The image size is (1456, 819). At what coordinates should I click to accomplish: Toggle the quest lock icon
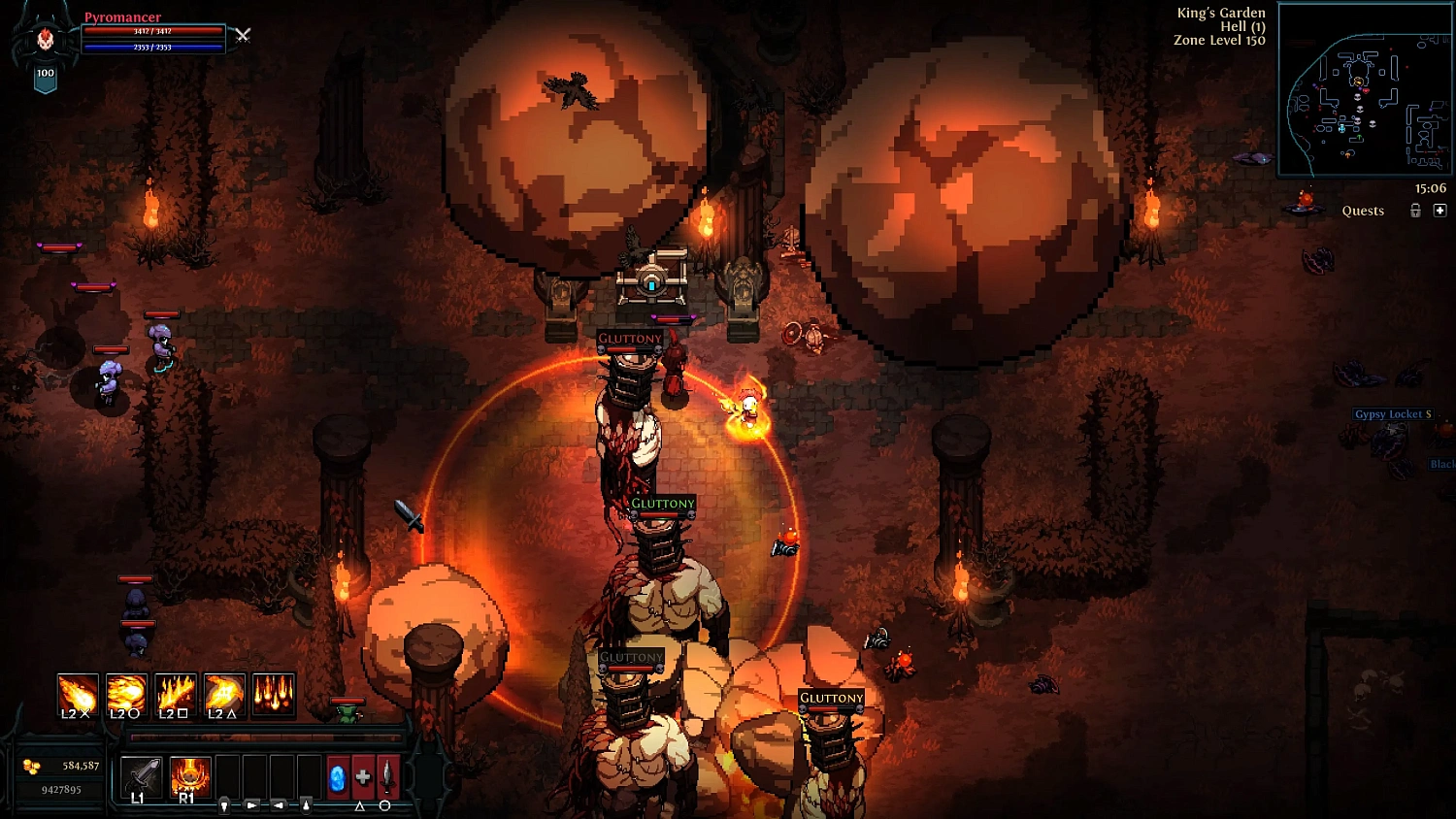pos(1415,211)
